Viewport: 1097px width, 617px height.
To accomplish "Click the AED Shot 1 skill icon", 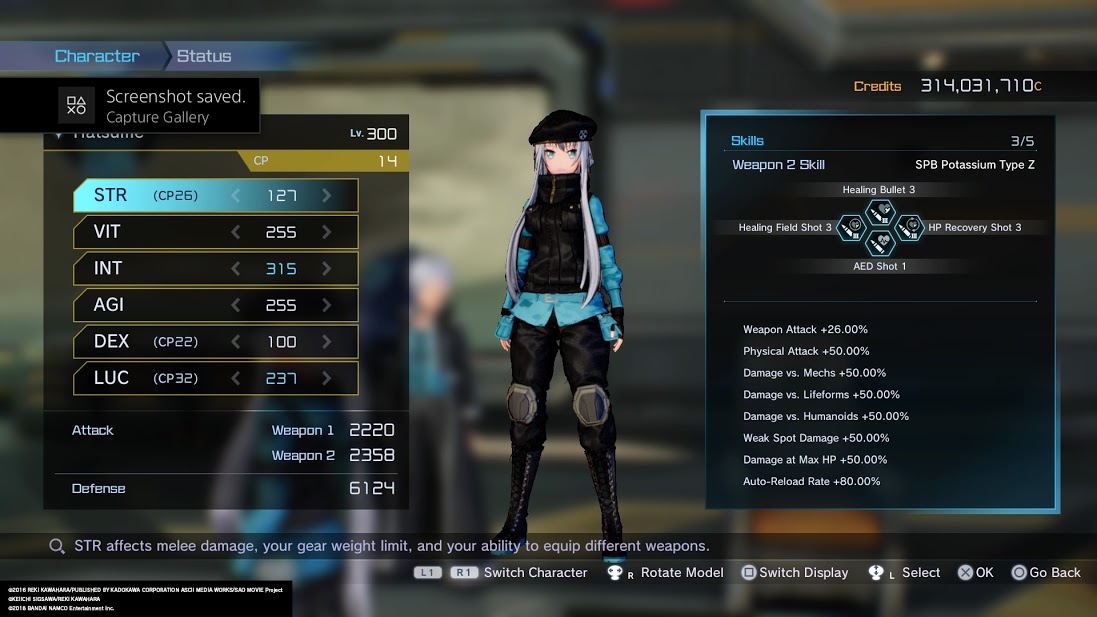I will (879, 244).
